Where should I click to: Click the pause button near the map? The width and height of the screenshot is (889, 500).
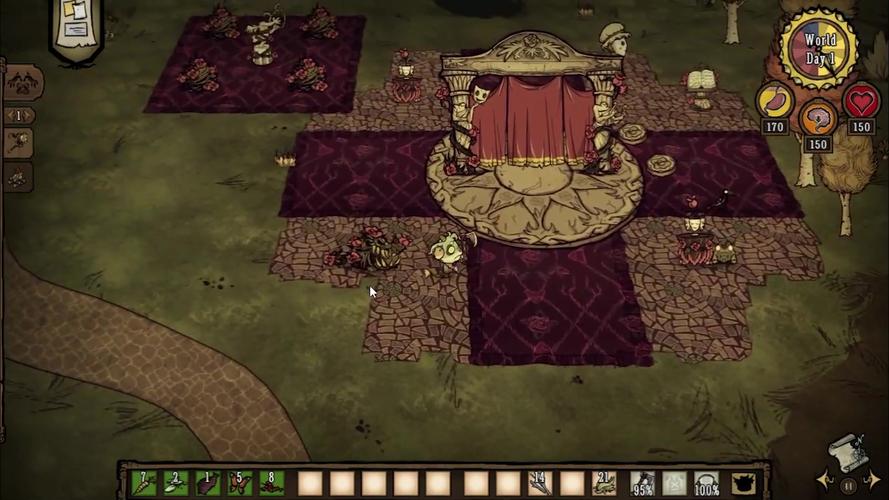pyautogui.click(x=848, y=485)
